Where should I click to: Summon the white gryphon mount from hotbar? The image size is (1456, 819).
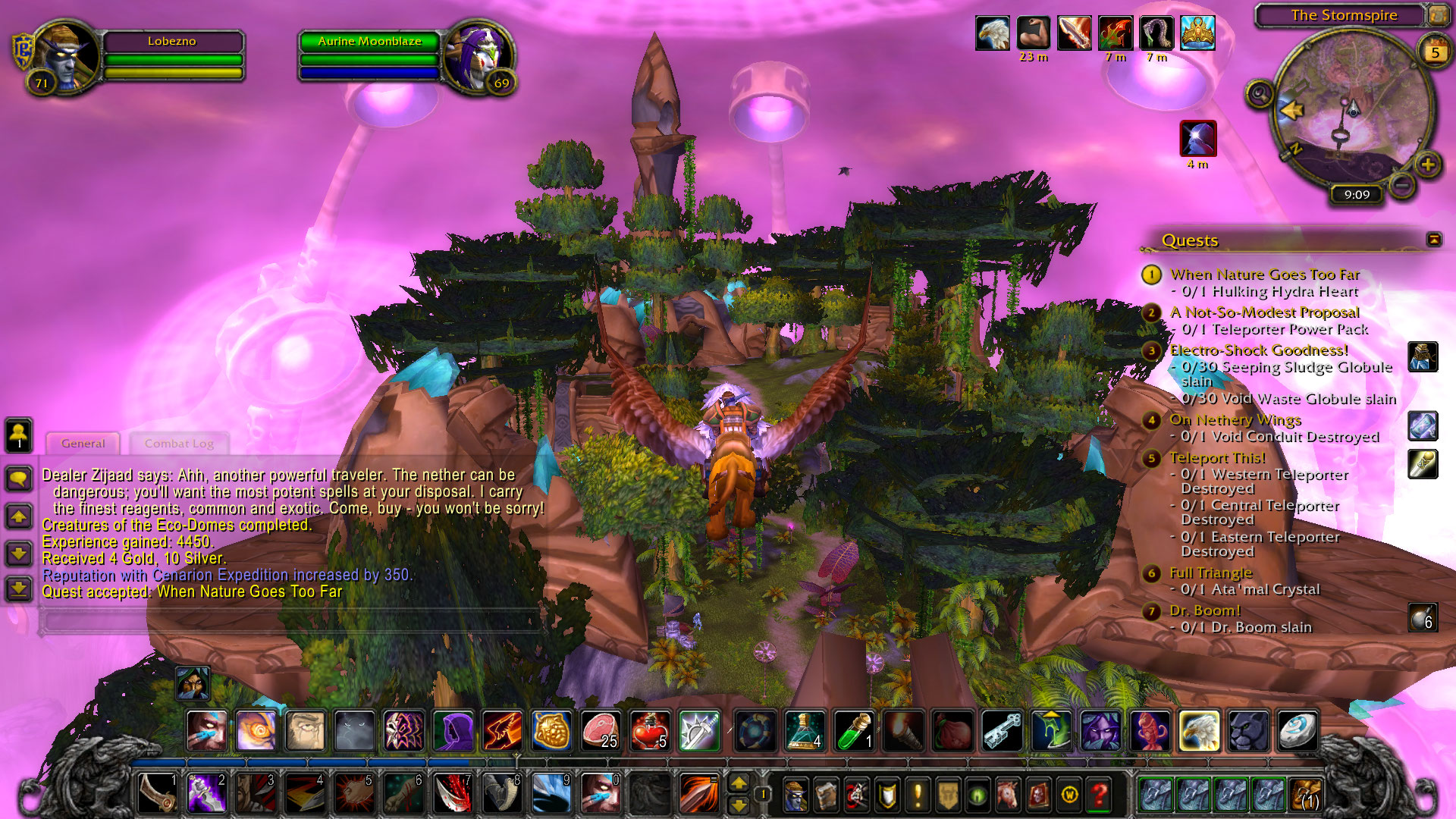[x=1199, y=730]
